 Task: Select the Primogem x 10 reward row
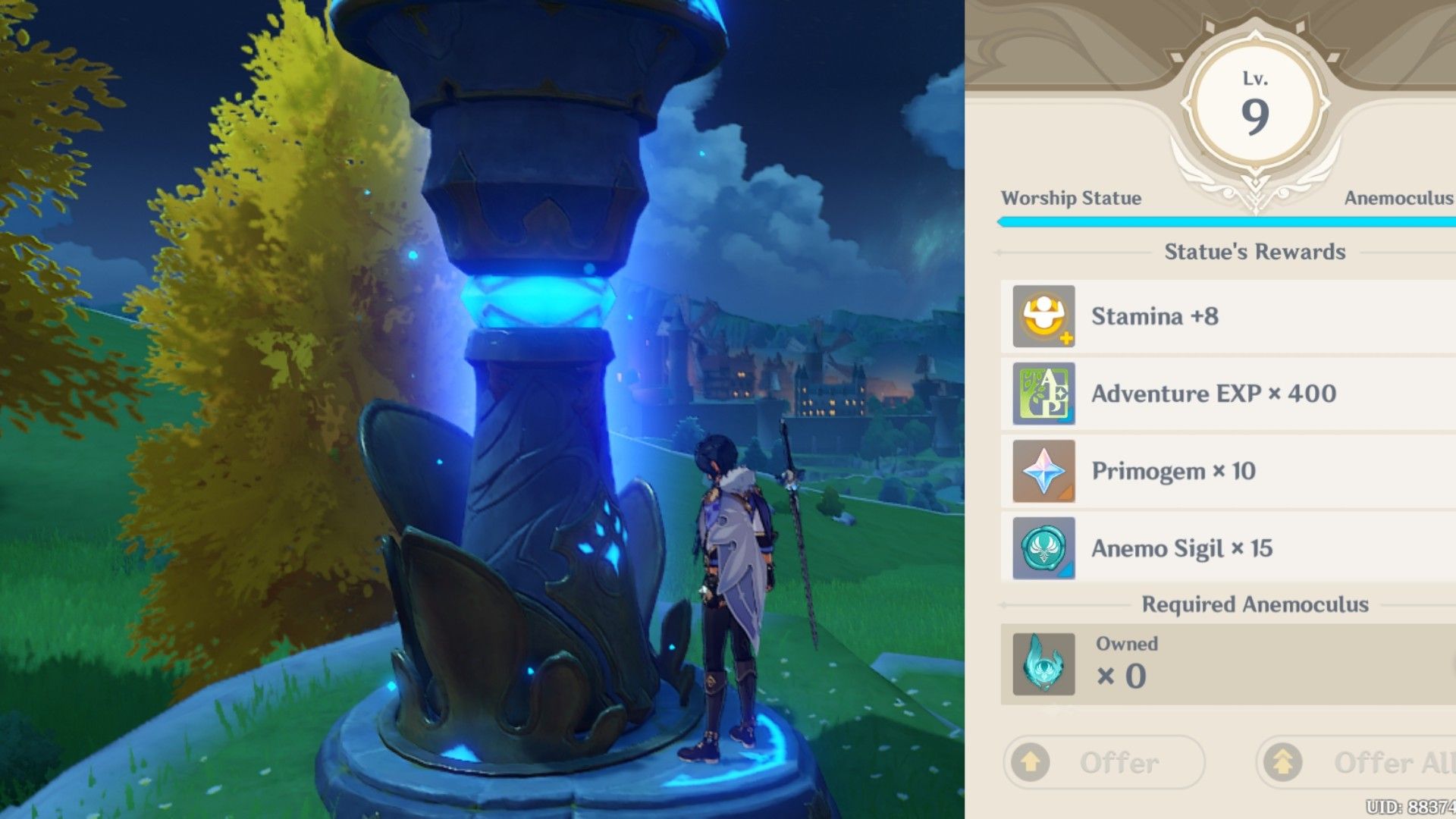point(1213,471)
